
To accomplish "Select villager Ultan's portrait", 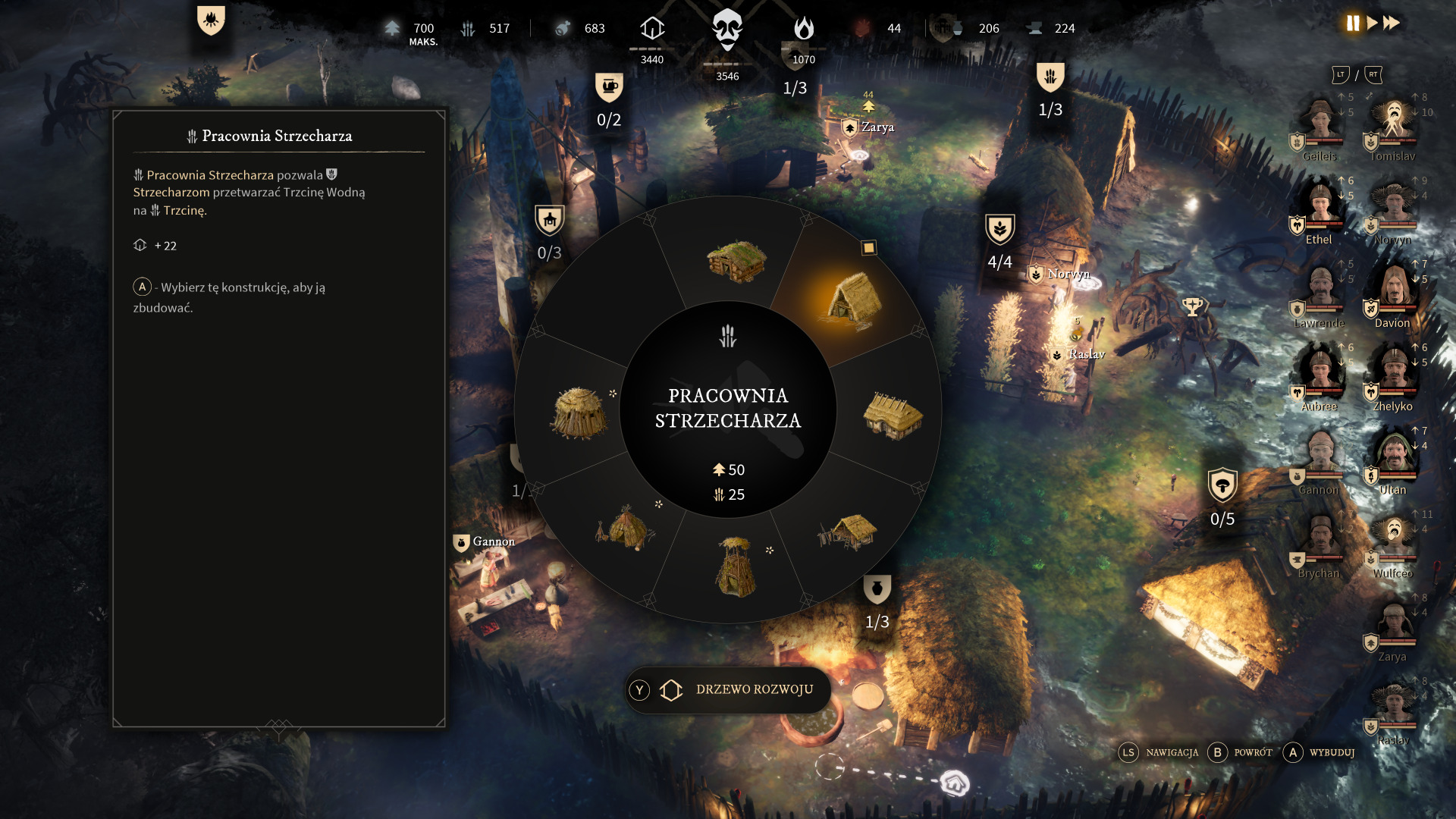I will [x=1393, y=454].
